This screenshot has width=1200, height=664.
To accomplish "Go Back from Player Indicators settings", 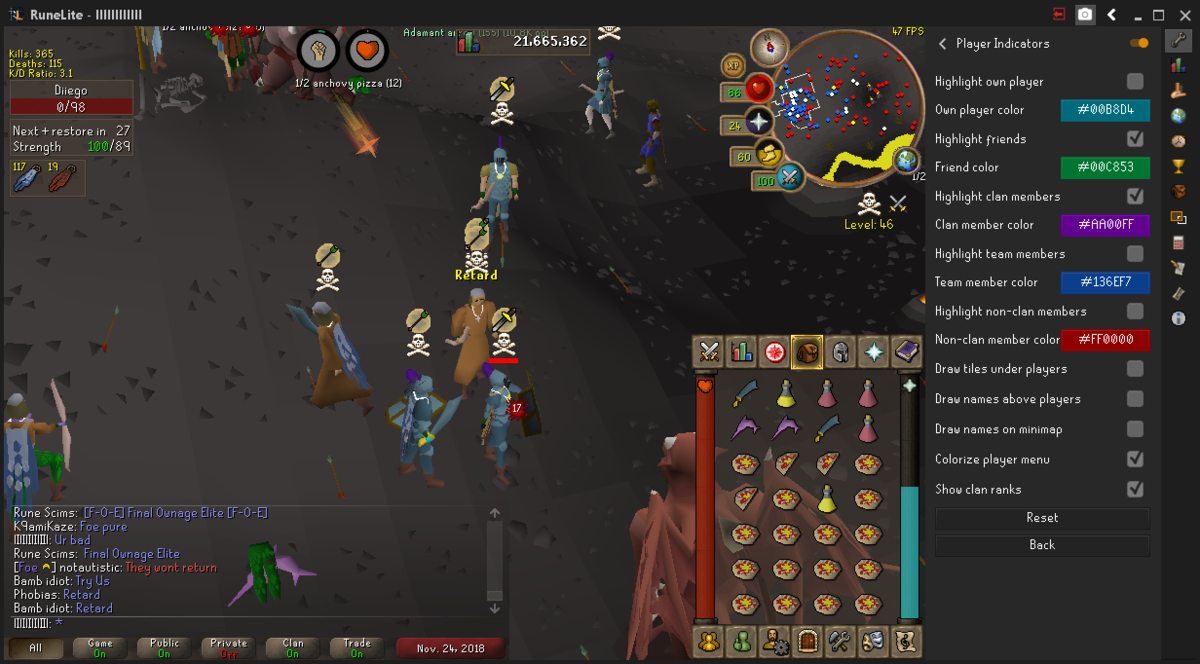I will 1042,545.
